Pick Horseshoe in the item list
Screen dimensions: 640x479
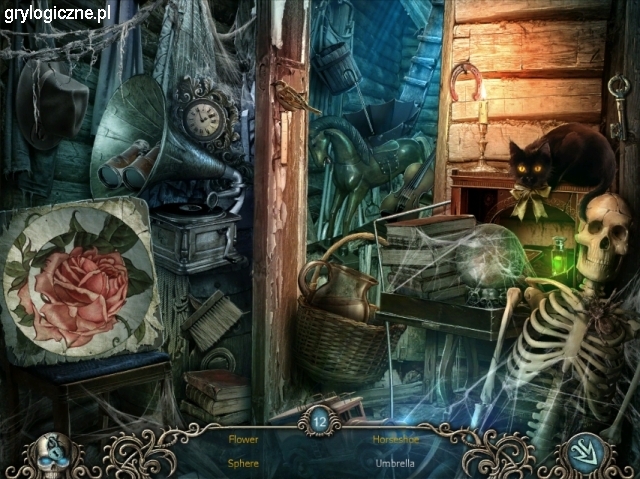[x=395, y=439]
